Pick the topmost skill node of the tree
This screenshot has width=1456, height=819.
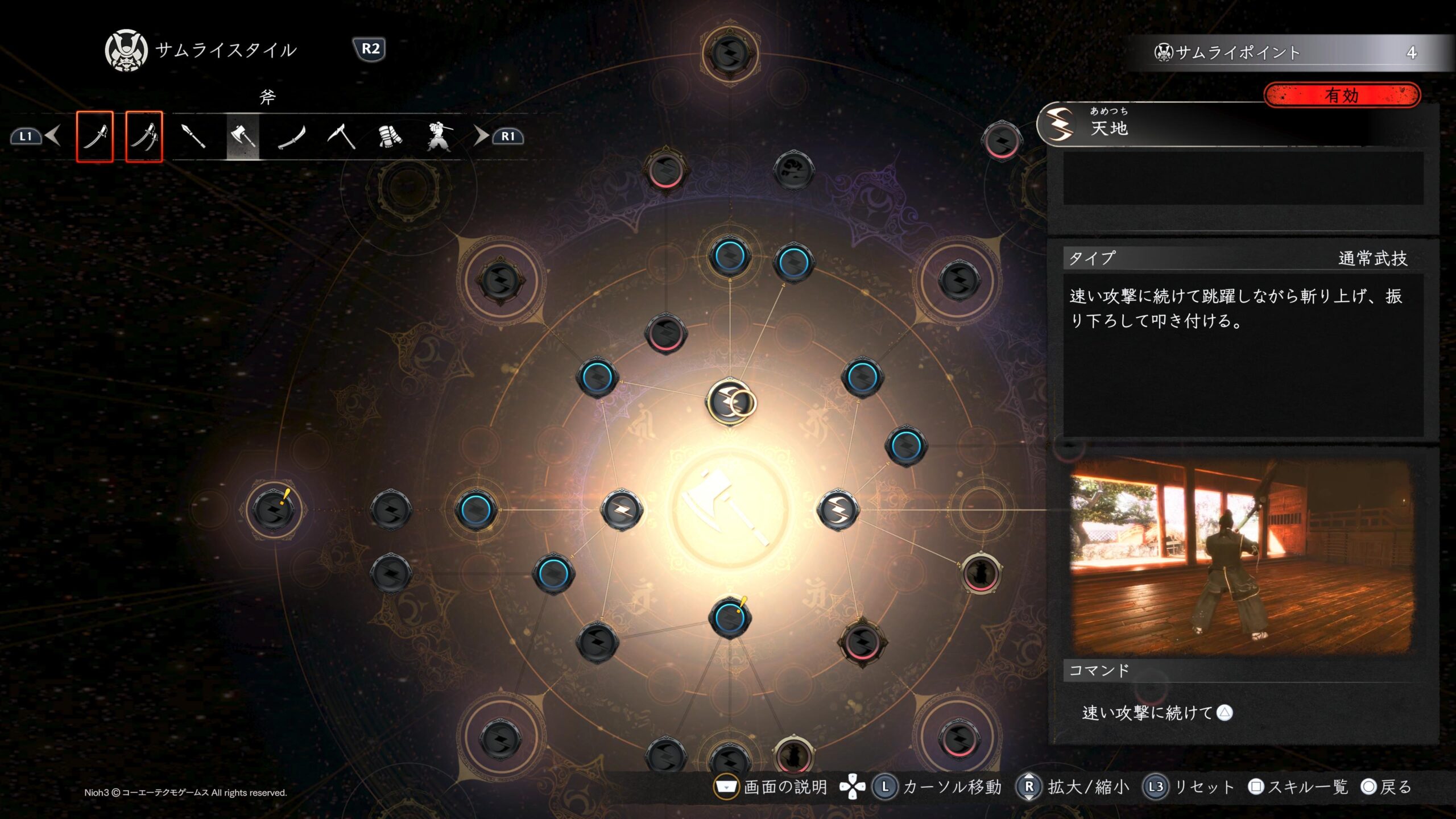(730, 53)
